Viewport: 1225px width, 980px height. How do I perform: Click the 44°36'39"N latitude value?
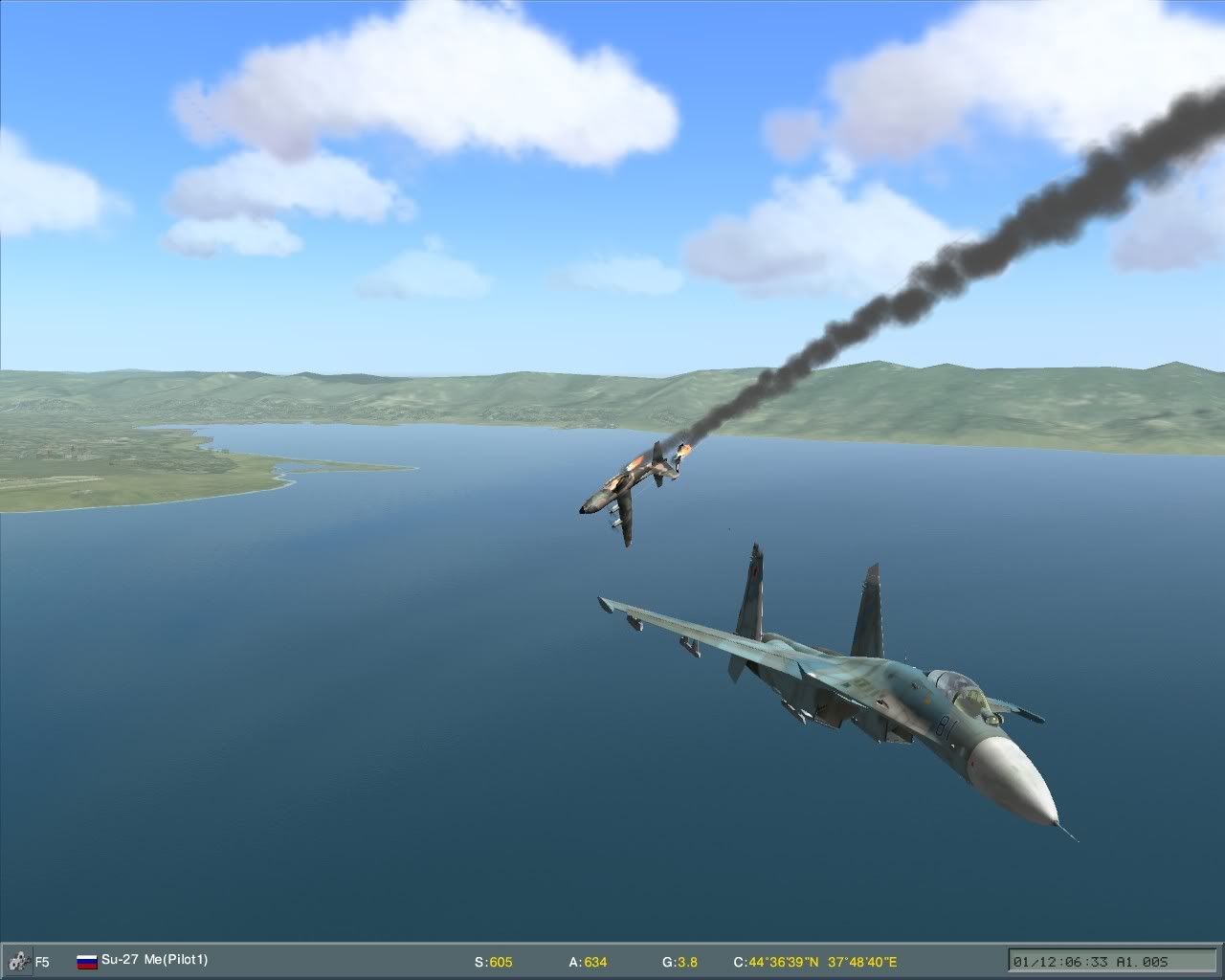[784, 960]
